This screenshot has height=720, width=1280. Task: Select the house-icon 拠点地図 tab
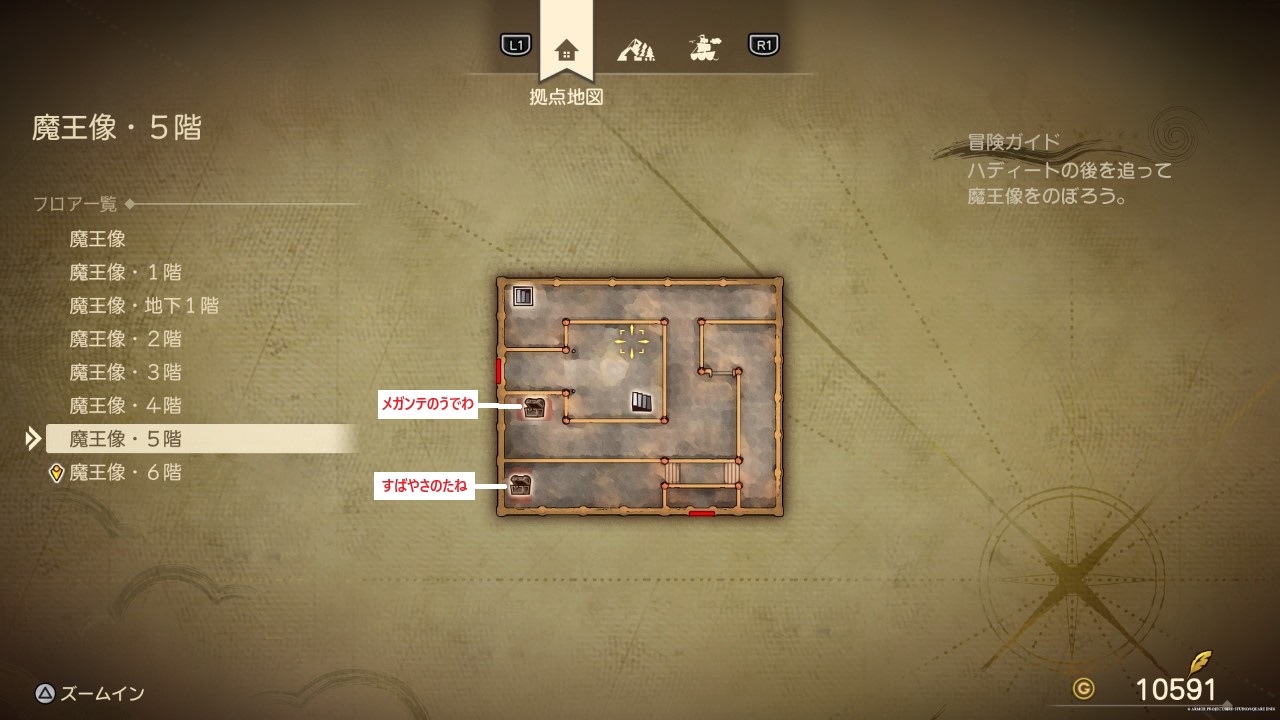click(x=566, y=48)
